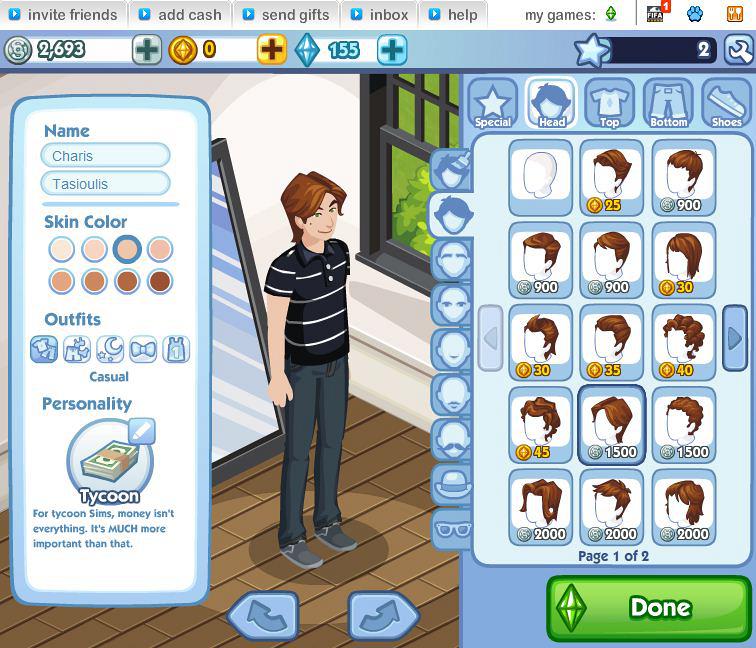This screenshot has width=756, height=648.
Task: Switch to the Top clothing tab
Action: [x=609, y=103]
